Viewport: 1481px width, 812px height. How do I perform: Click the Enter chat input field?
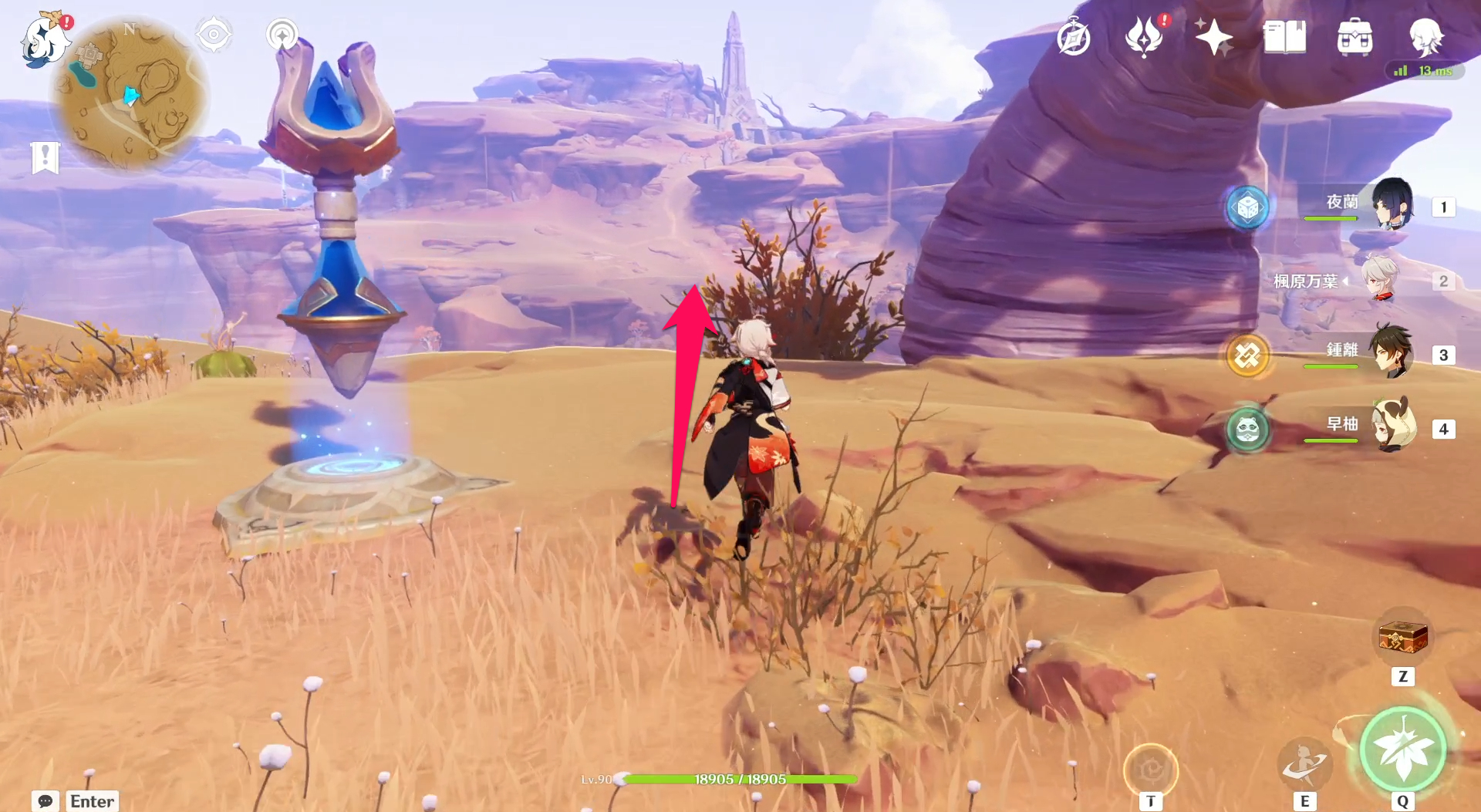tap(91, 802)
